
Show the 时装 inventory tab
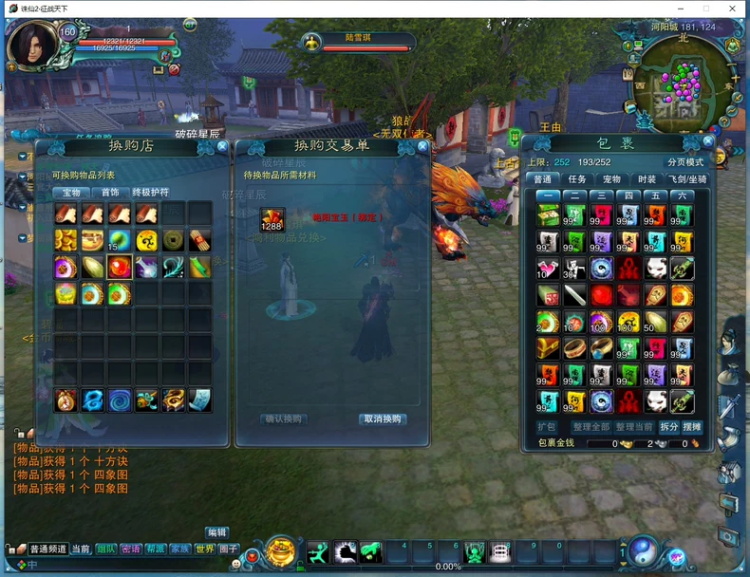point(646,179)
